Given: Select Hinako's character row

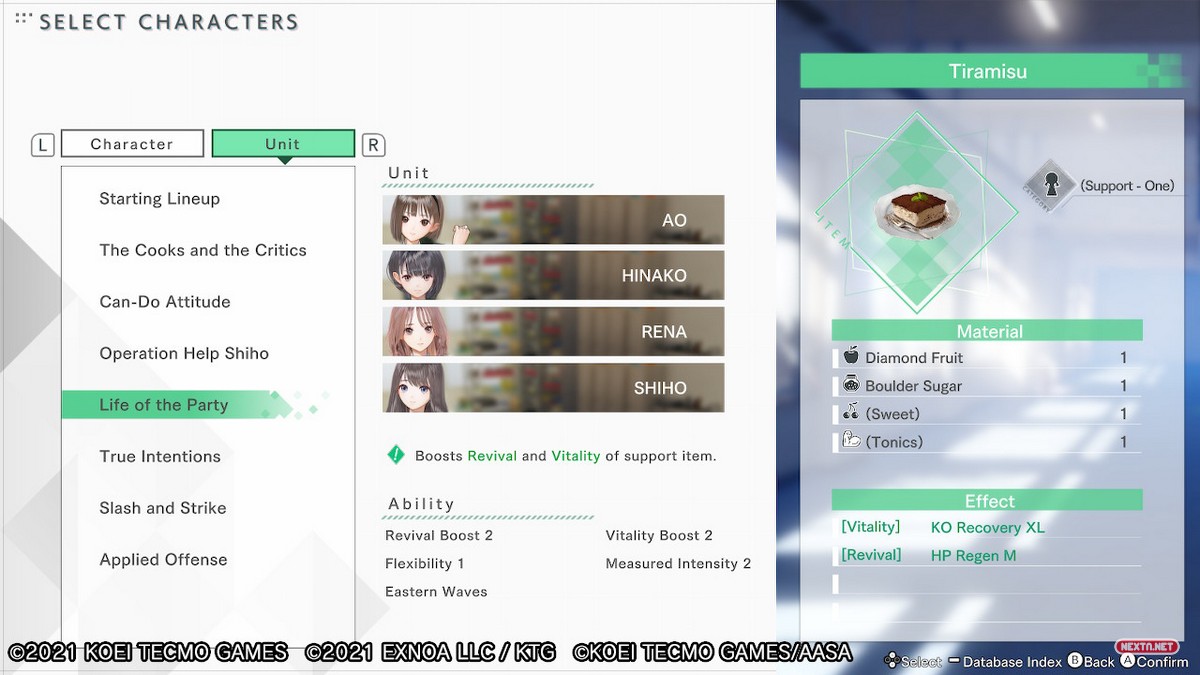Looking at the screenshot, I should click(x=553, y=276).
